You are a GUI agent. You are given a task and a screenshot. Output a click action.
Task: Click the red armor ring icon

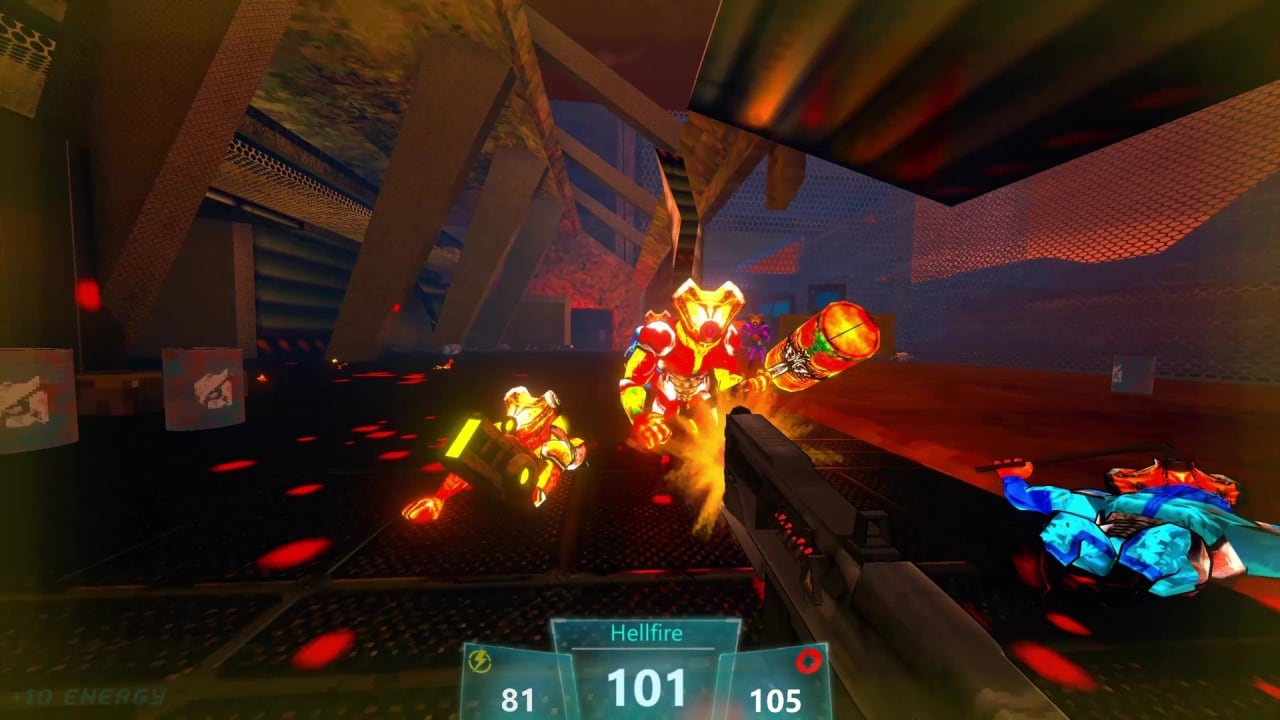[808, 661]
